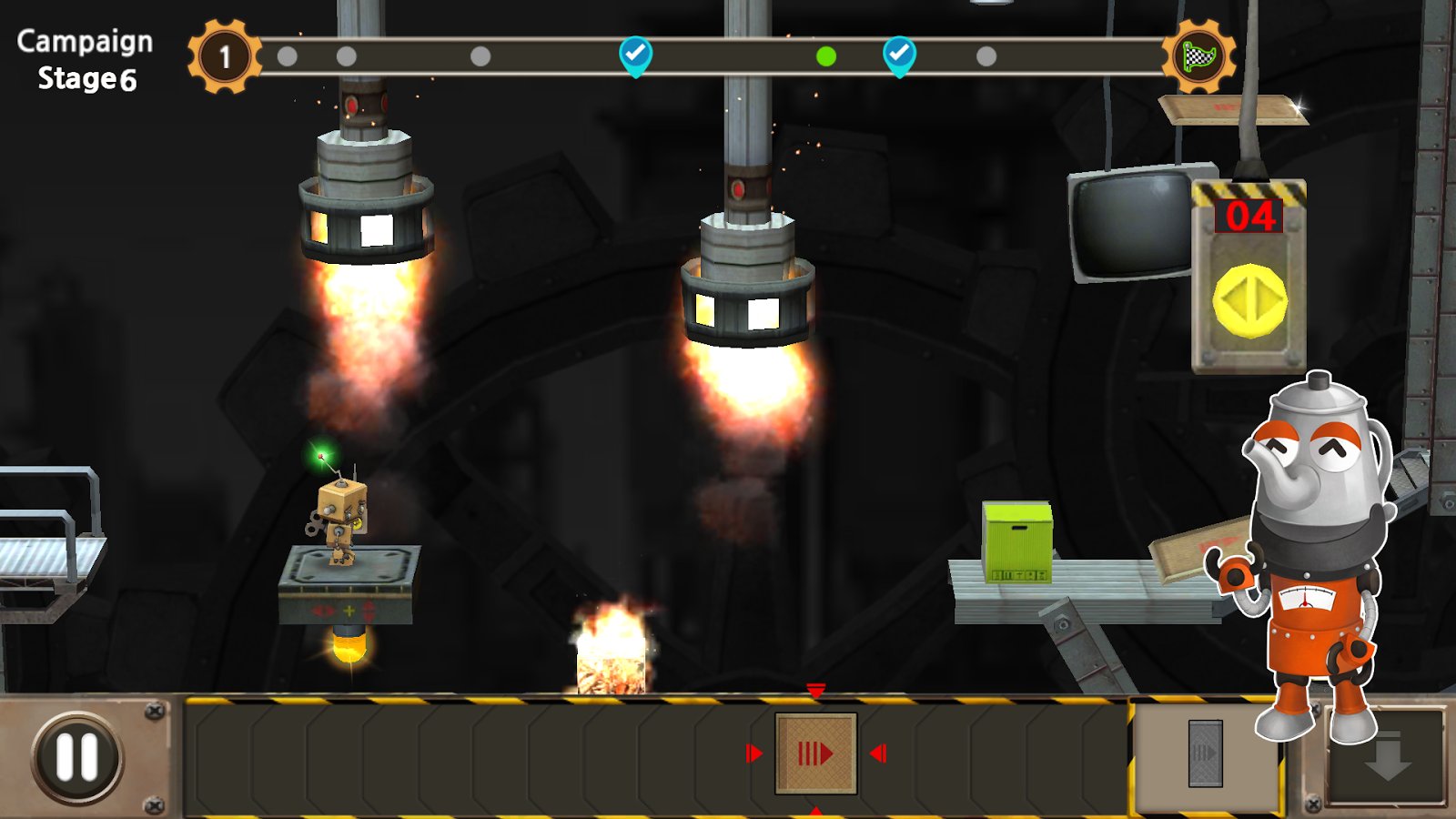Tap the yellow left-right arrow button
This screenshot has height=819, width=1456.
pos(1249,300)
